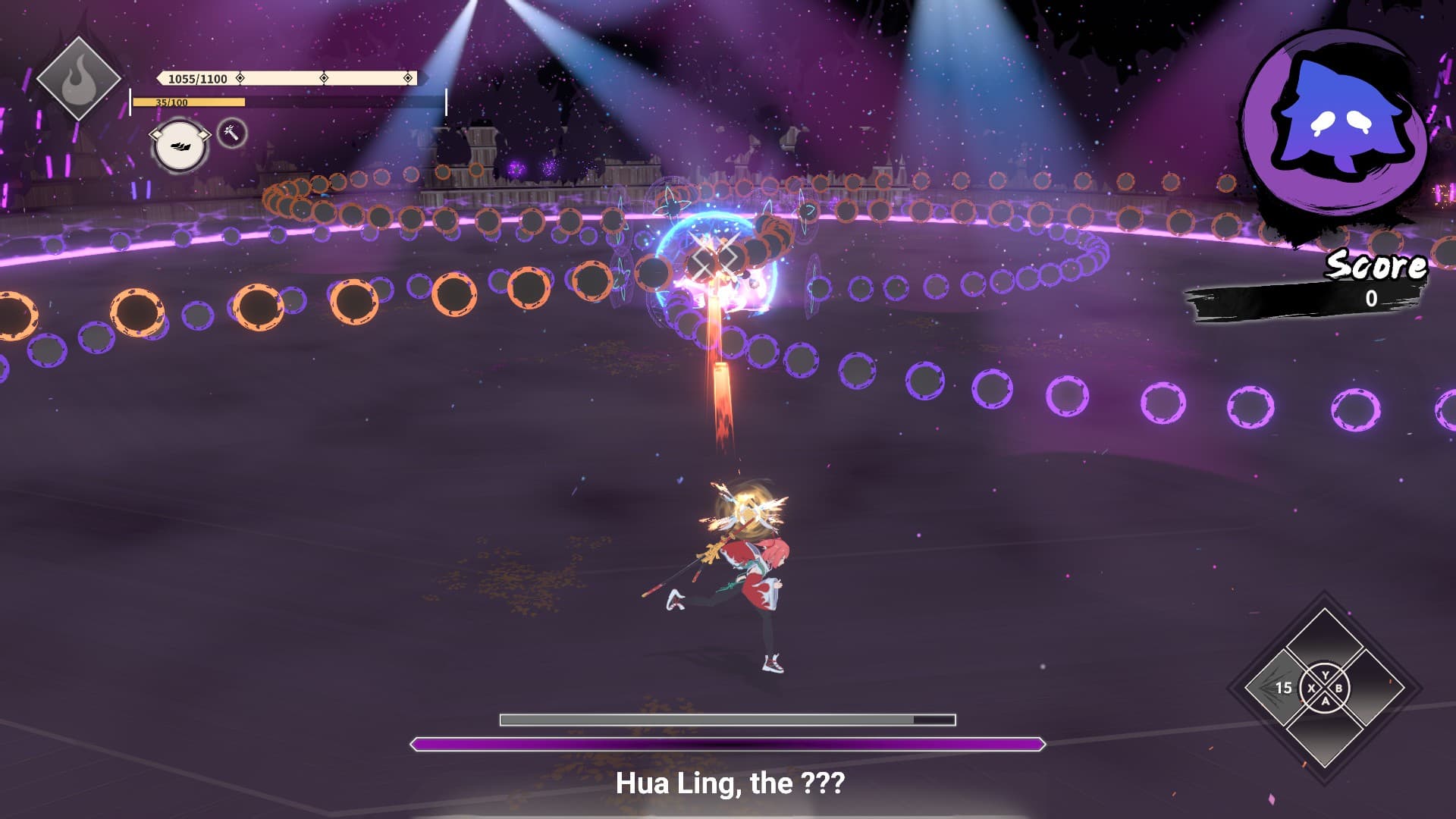This screenshot has width=1456, height=819.
Task: Activate the firework wand skill icon
Action: click(231, 133)
